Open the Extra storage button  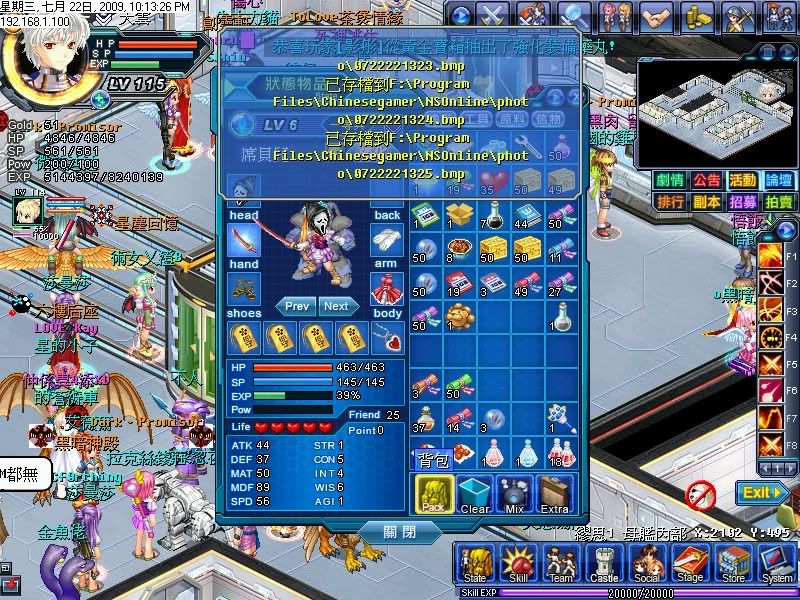[555, 494]
